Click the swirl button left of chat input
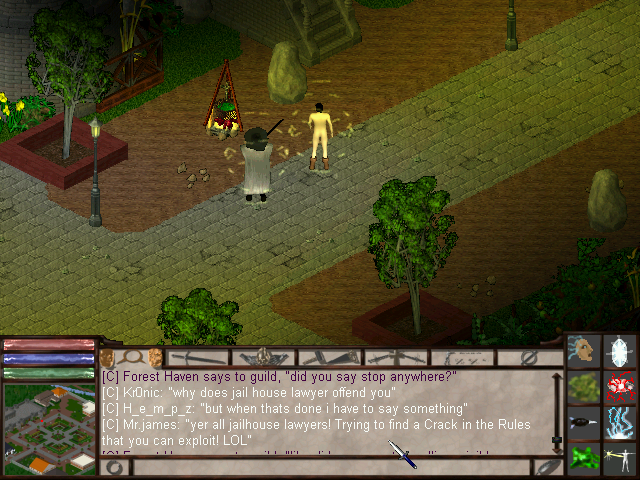Image resolution: width=640 pixels, height=480 pixels. pos(114,467)
